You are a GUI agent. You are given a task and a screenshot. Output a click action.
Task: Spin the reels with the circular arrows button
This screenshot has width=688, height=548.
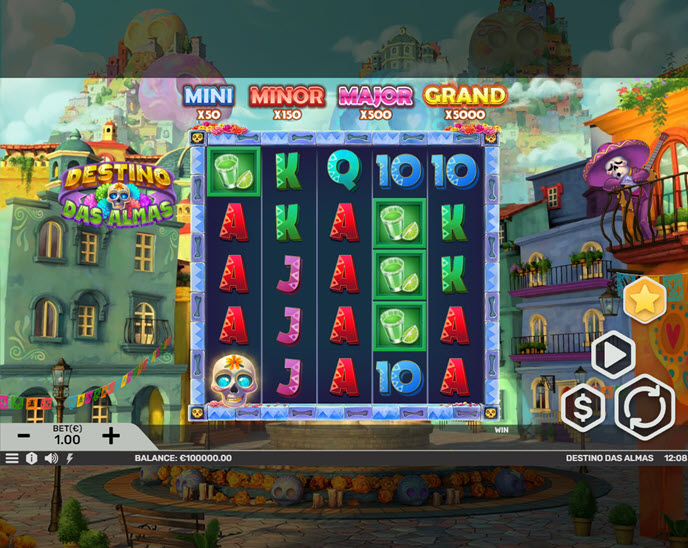tap(644, 407)
